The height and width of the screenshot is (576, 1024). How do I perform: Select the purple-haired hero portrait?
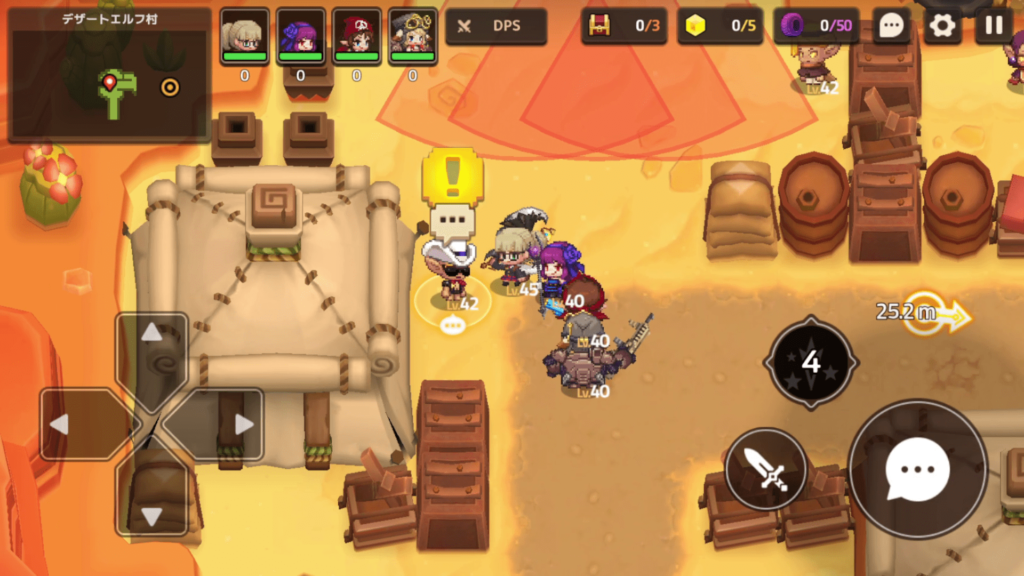(x=301, y=37)
